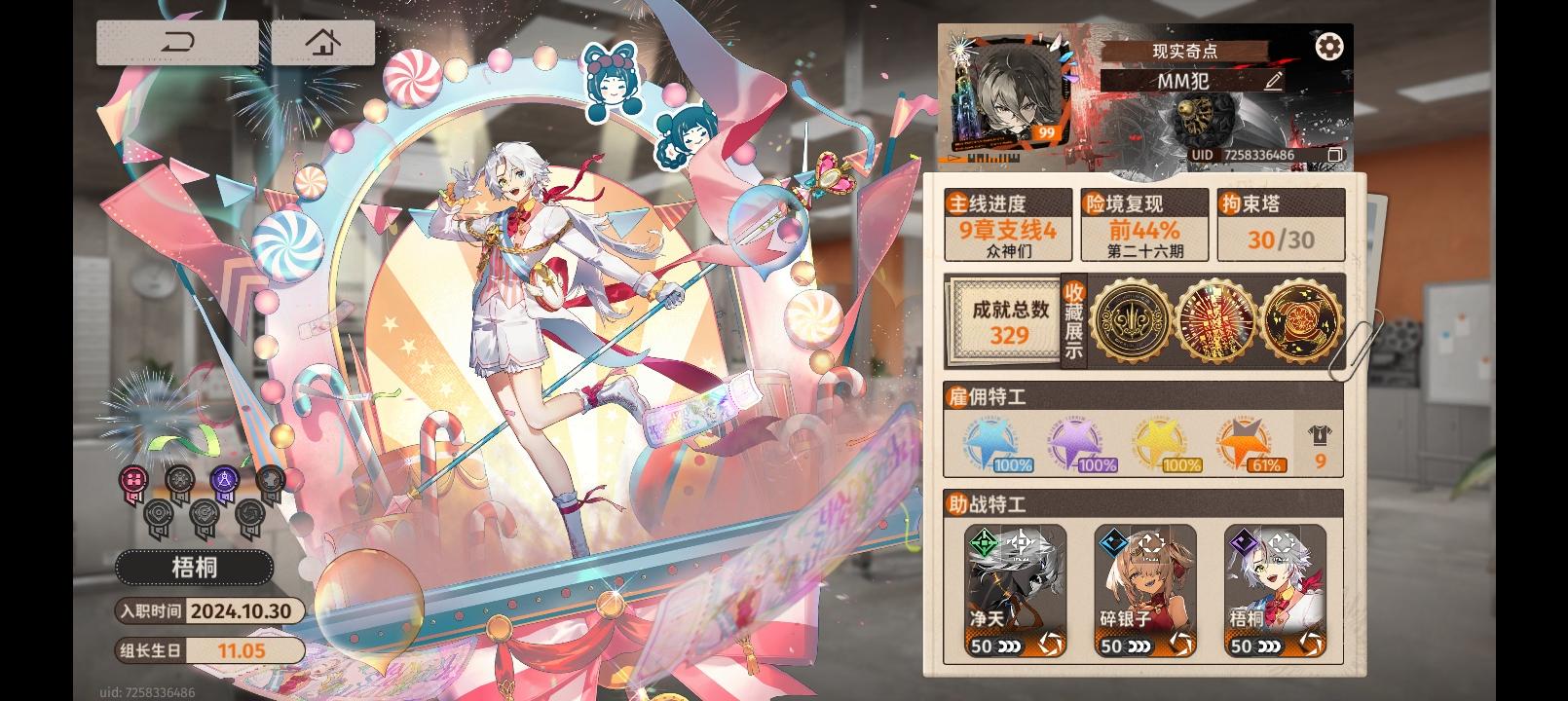Viewport: 1568px width, 701px height.
Task: Open the settings gear icon
Action: 1329,46
